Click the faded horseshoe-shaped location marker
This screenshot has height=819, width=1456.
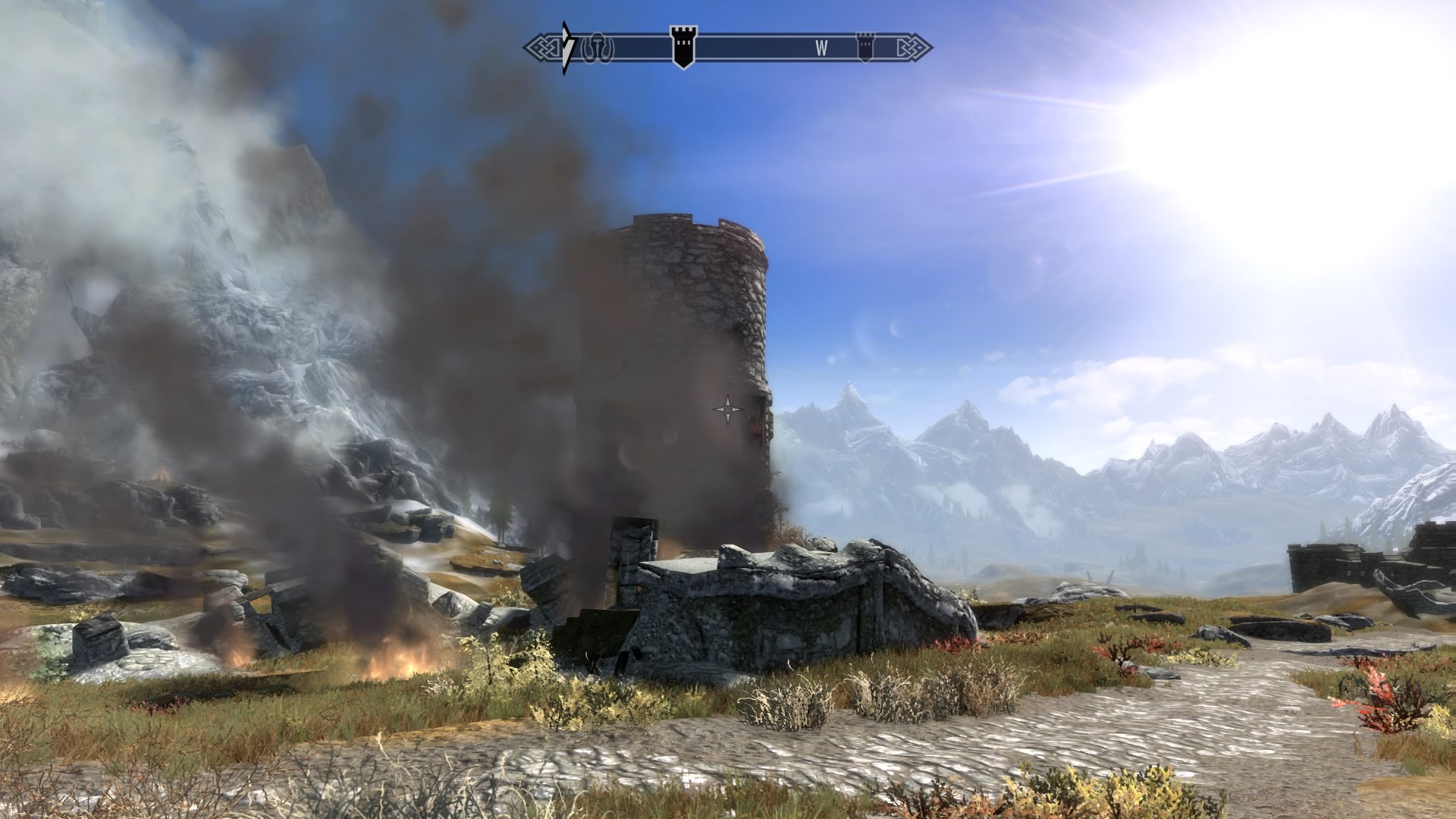pyautogui.click(x=597, y=48)
